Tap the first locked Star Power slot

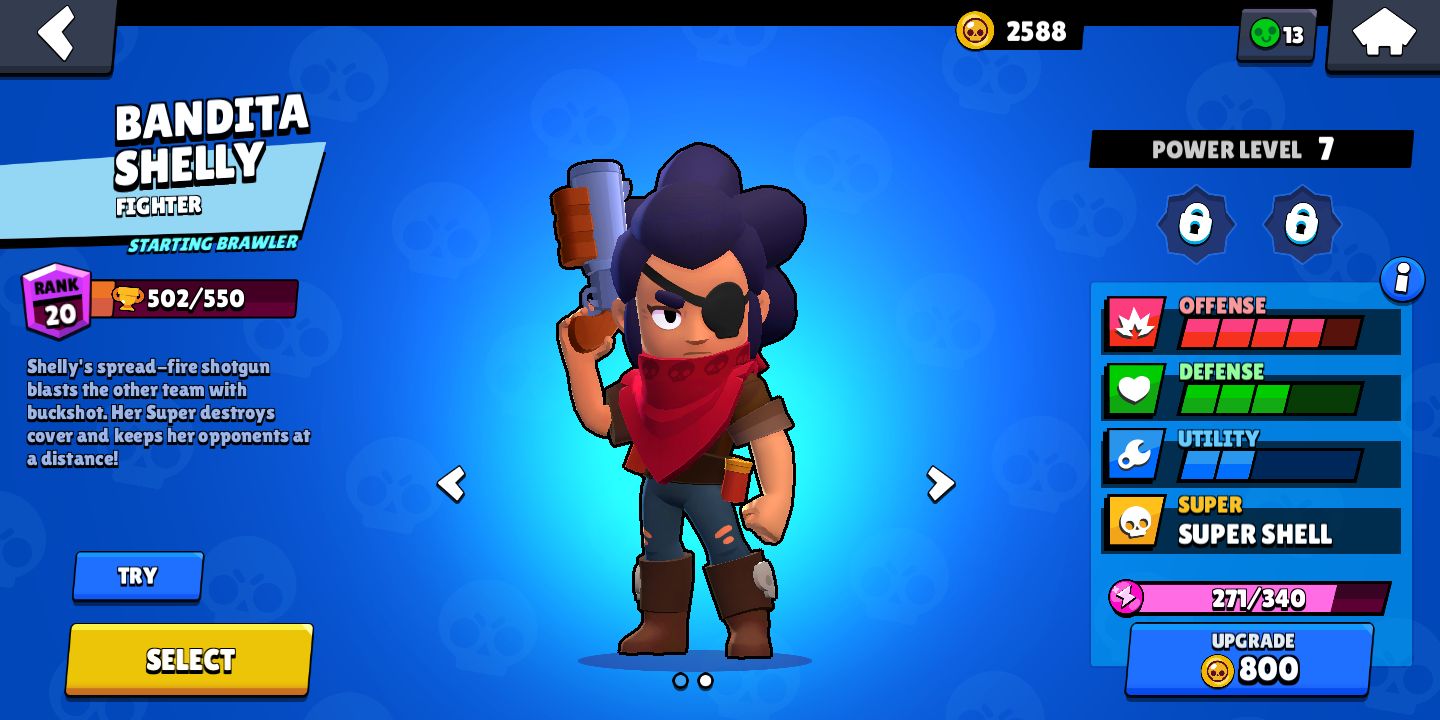(x=1196, y=225)
